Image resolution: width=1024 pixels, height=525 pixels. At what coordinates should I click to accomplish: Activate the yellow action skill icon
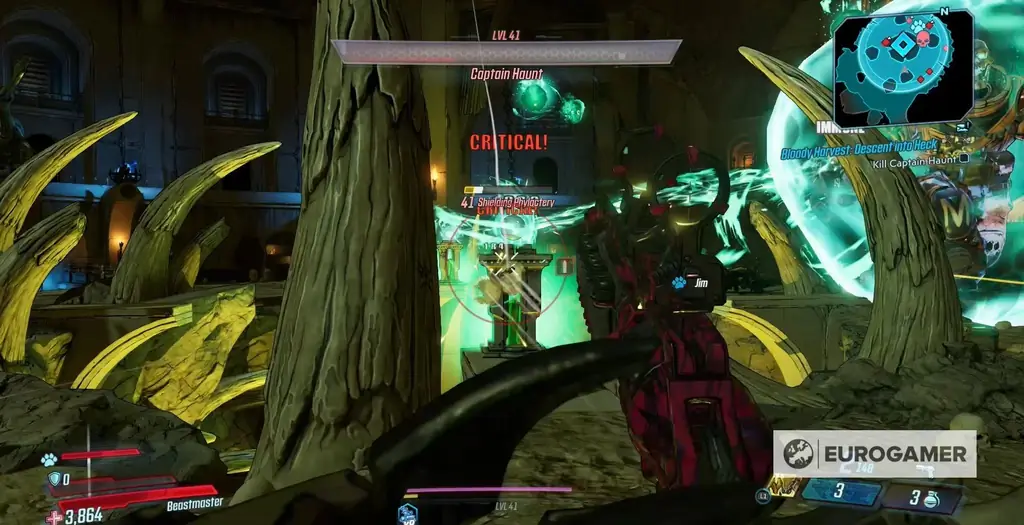(x=783, y=487)
